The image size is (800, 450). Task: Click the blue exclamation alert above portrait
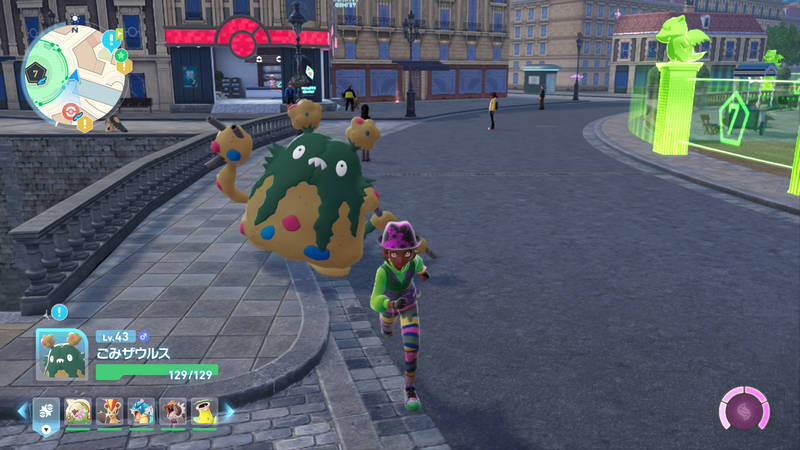(x=59, y=313)
